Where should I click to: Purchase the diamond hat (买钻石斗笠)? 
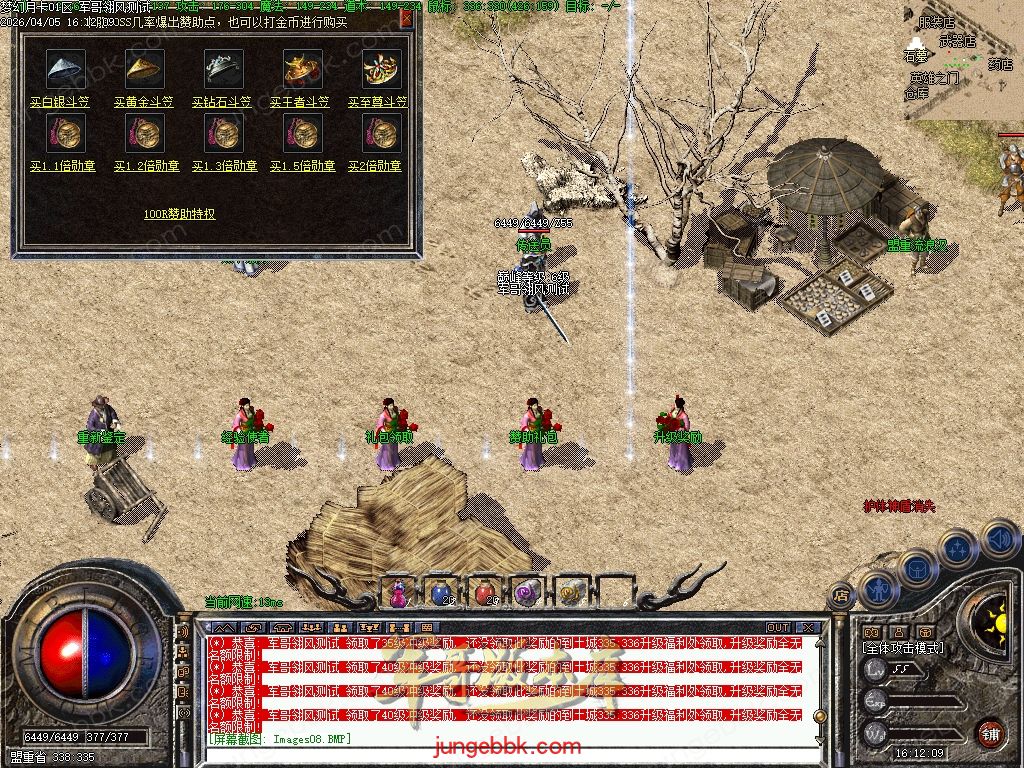(x=224, y=102)
